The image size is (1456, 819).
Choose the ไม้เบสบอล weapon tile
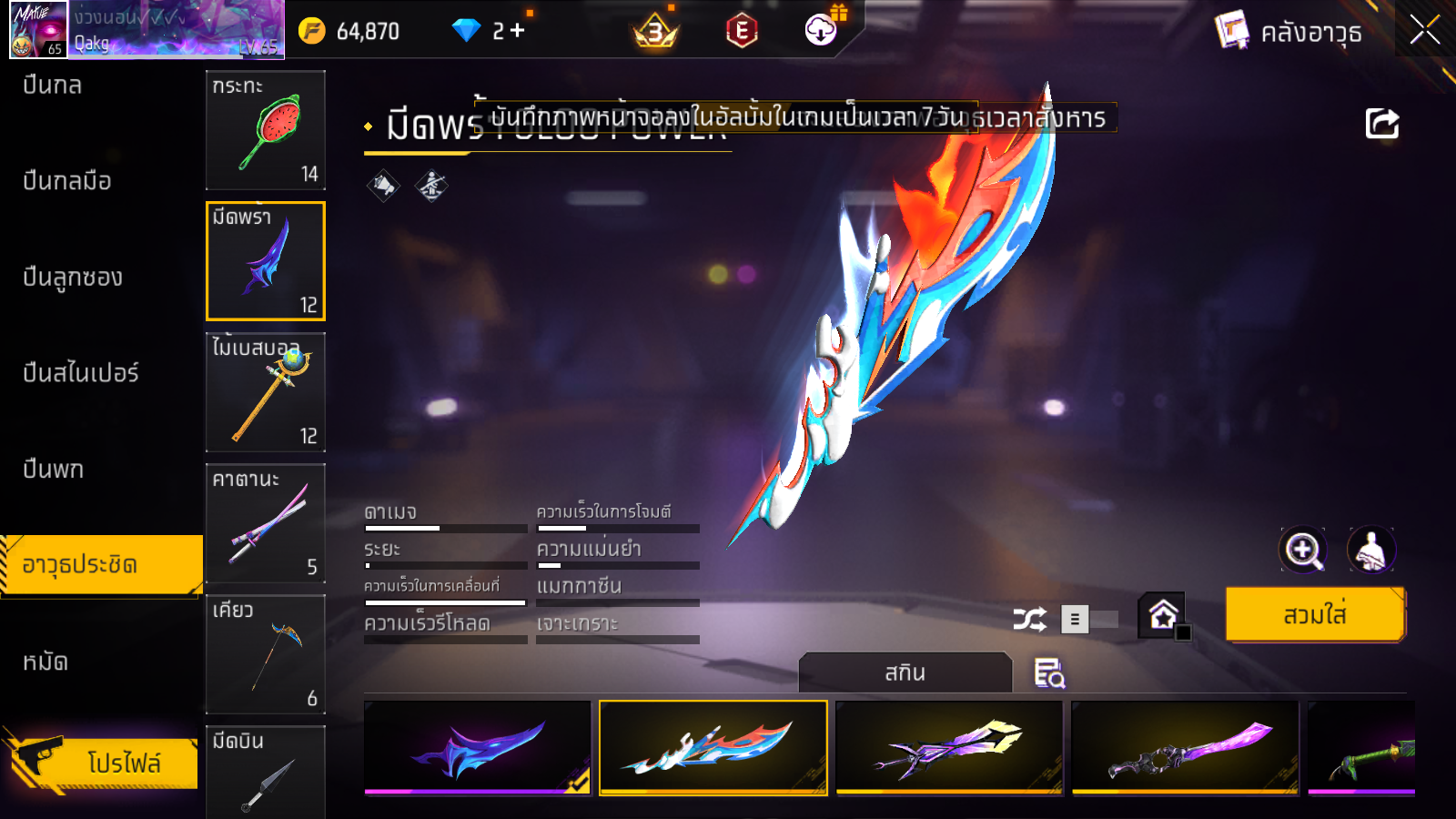coord(266,392)
